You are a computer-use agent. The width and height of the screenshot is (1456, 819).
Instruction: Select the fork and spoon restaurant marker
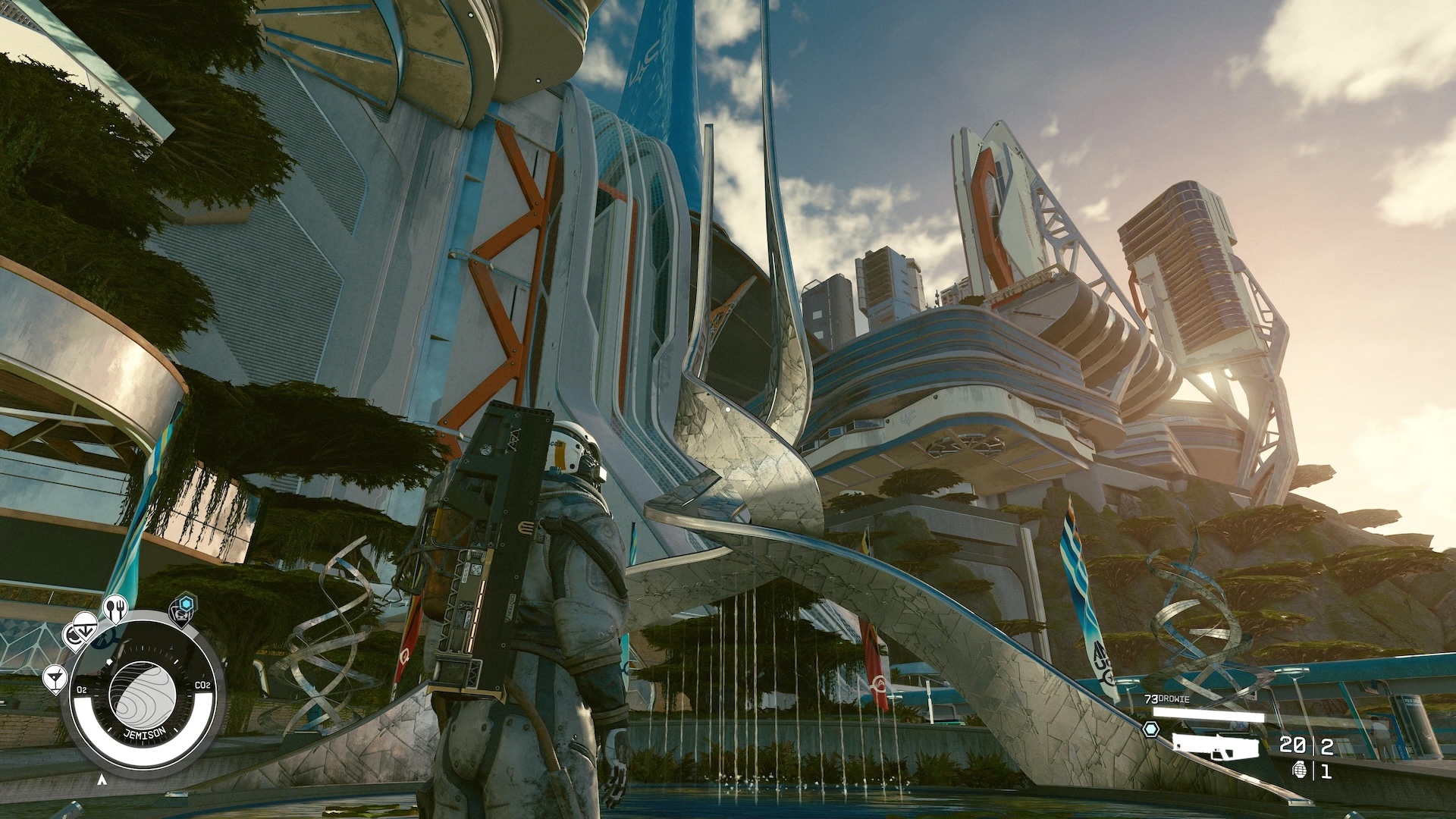(x=115, y=607)
